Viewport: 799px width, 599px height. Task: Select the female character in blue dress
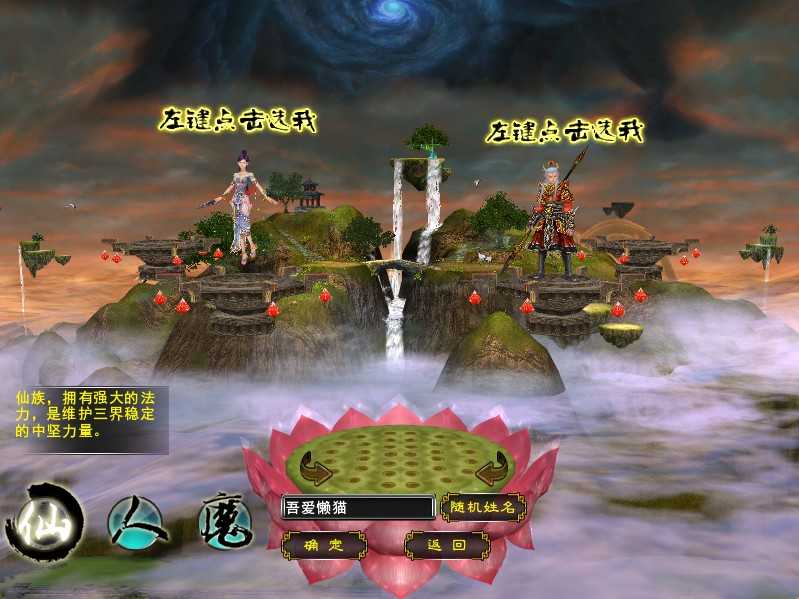[x=241, y=205]
